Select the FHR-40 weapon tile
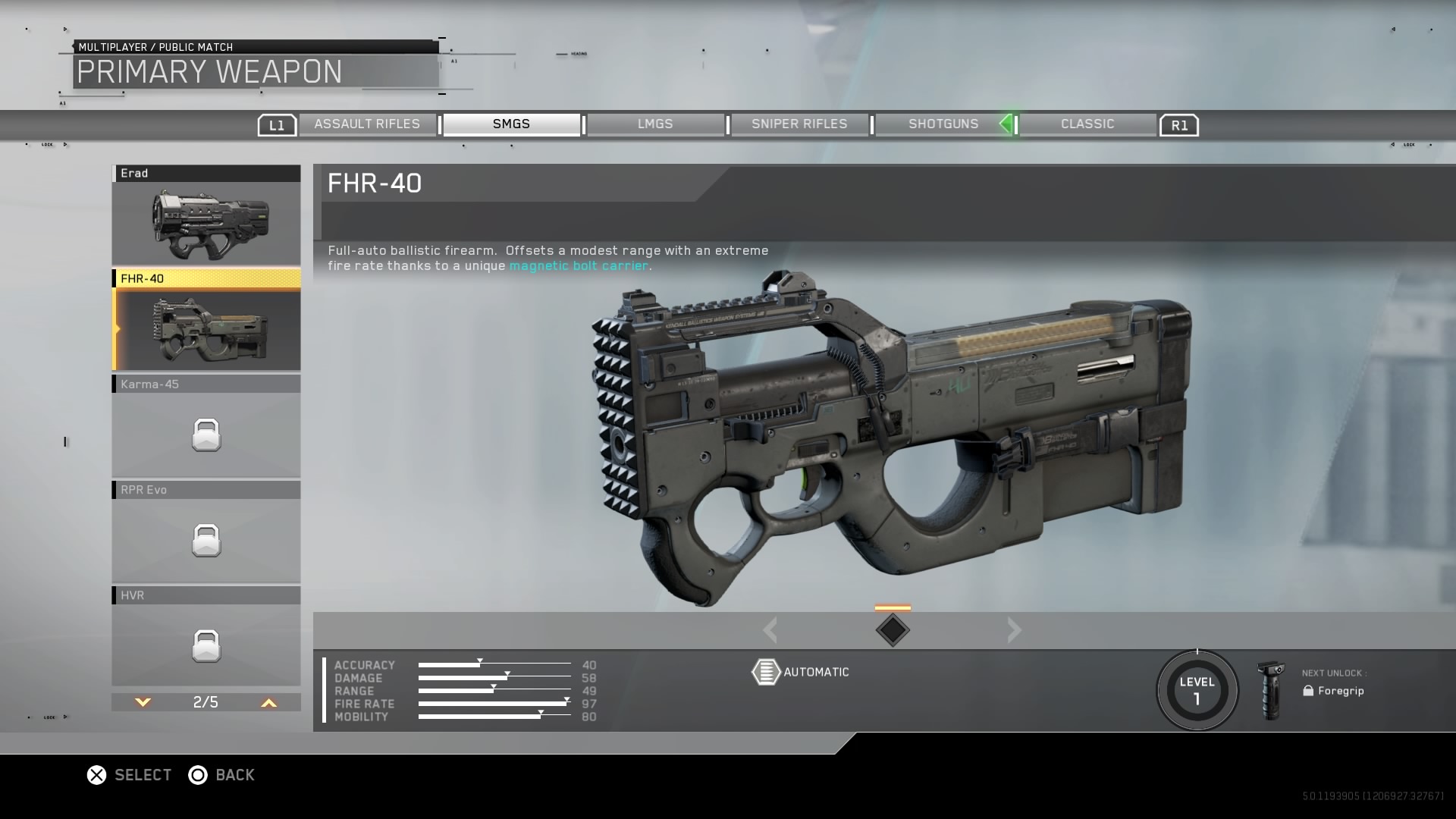Screen dimensions: 1456x819 point(206,321)
